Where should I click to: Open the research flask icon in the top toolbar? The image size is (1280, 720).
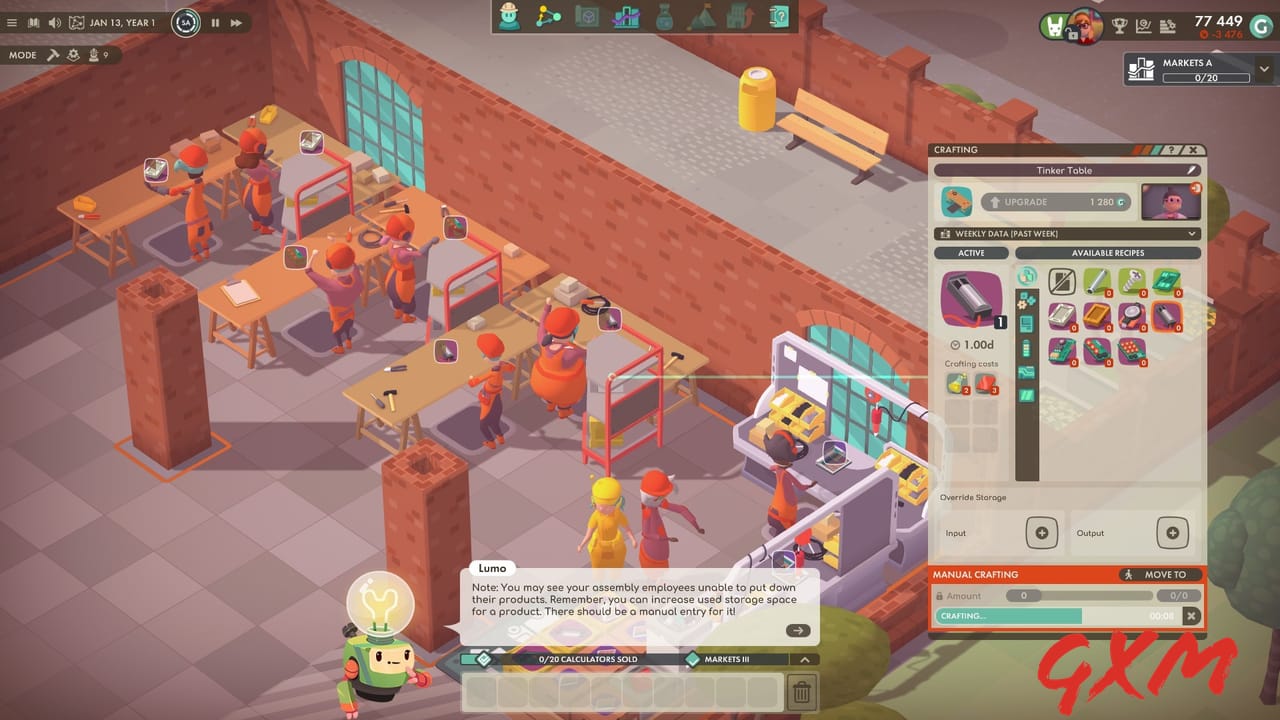664,17
